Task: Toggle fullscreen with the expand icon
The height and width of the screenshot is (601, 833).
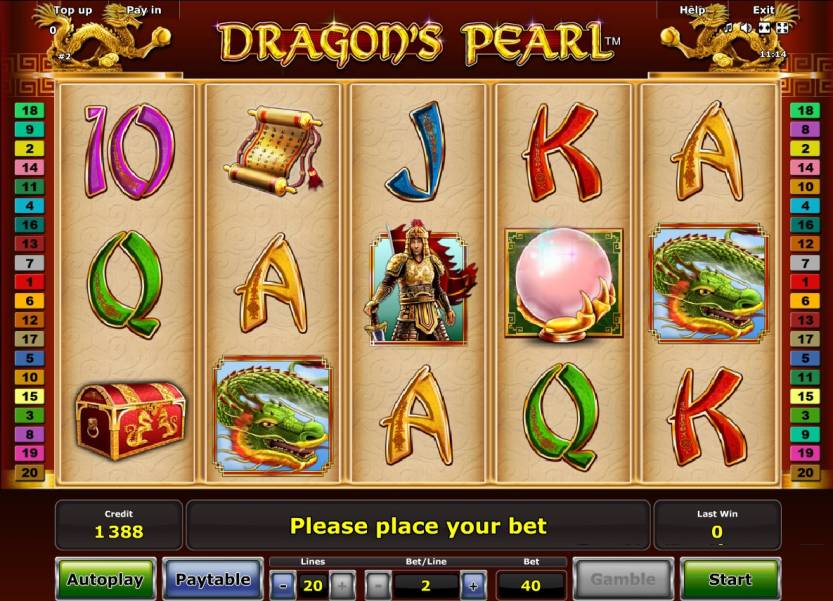Action: [781, 28]
